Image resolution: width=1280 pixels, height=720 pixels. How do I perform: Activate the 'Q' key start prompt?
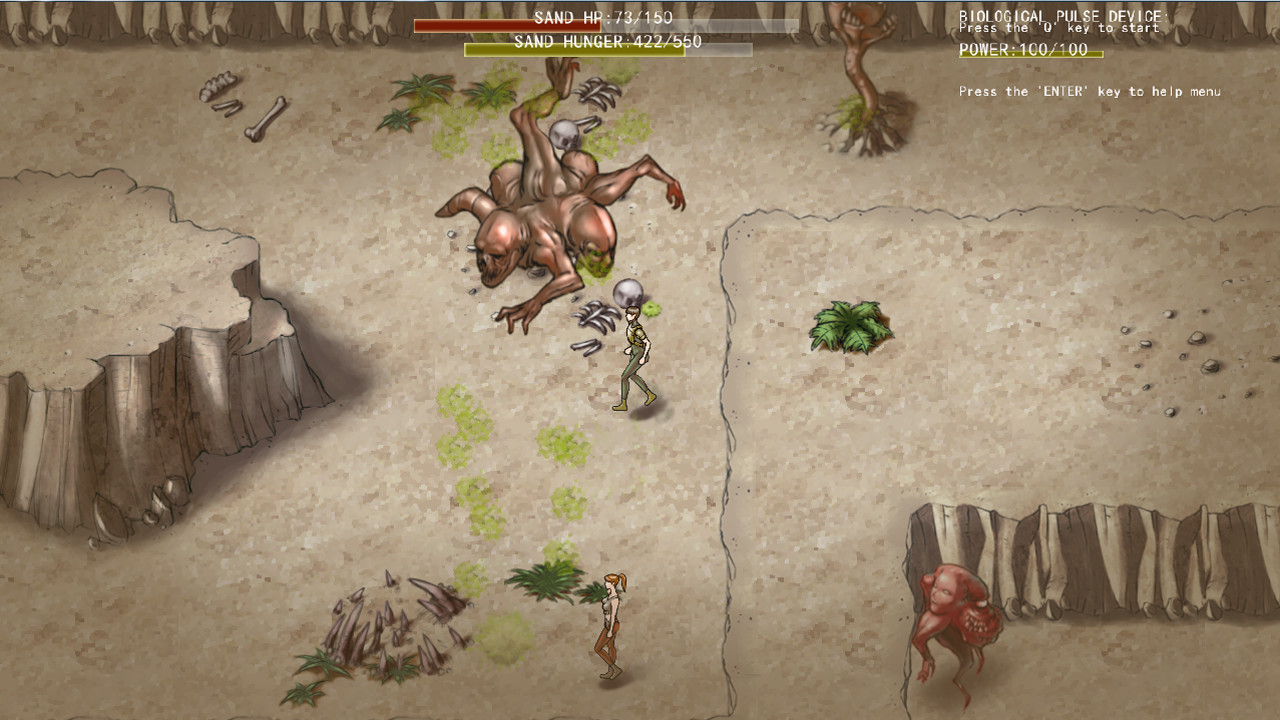click(1058, 28)
